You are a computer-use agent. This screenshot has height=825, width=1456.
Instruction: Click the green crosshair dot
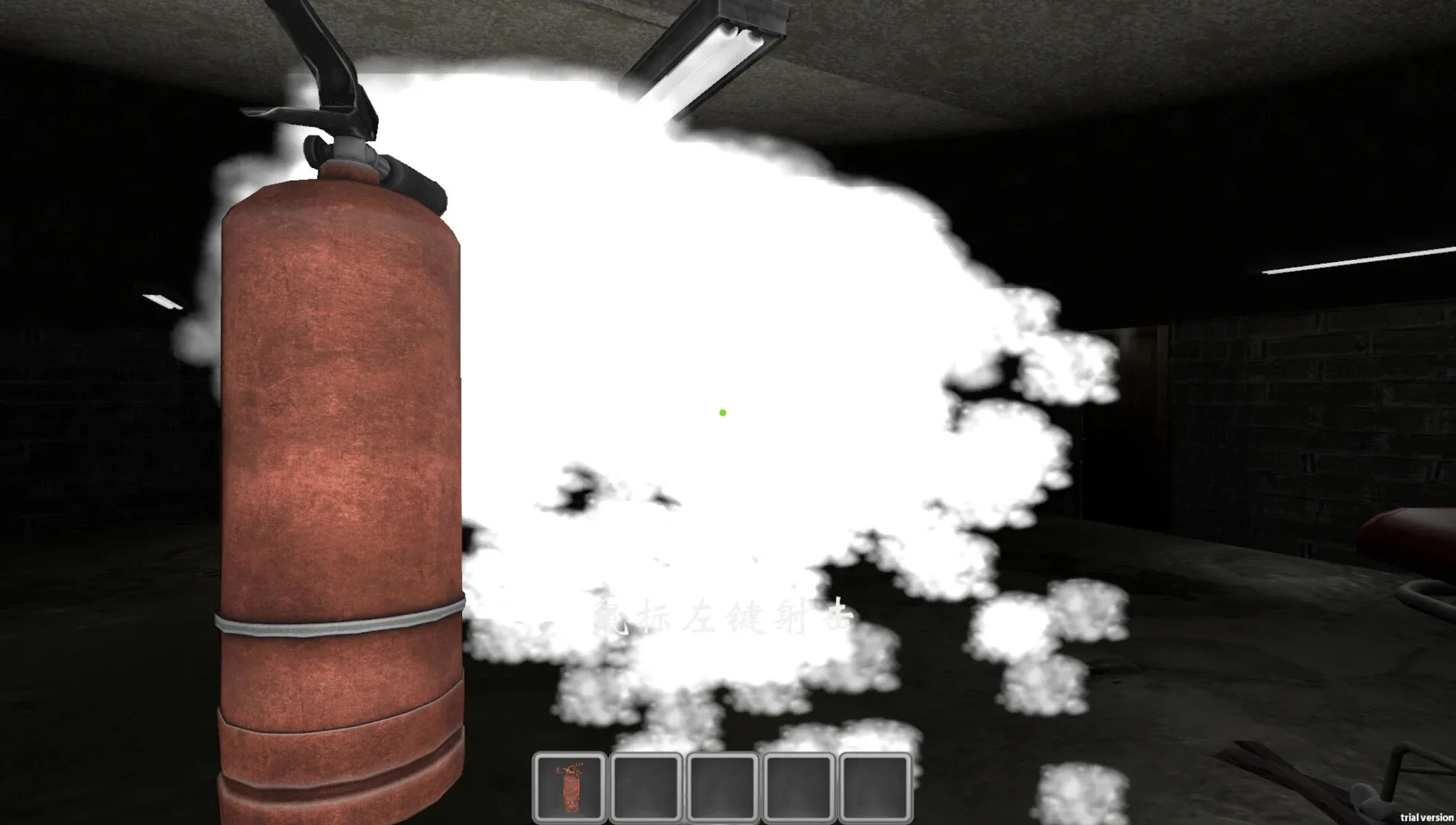pyautogui.click(x=721, y=412)
